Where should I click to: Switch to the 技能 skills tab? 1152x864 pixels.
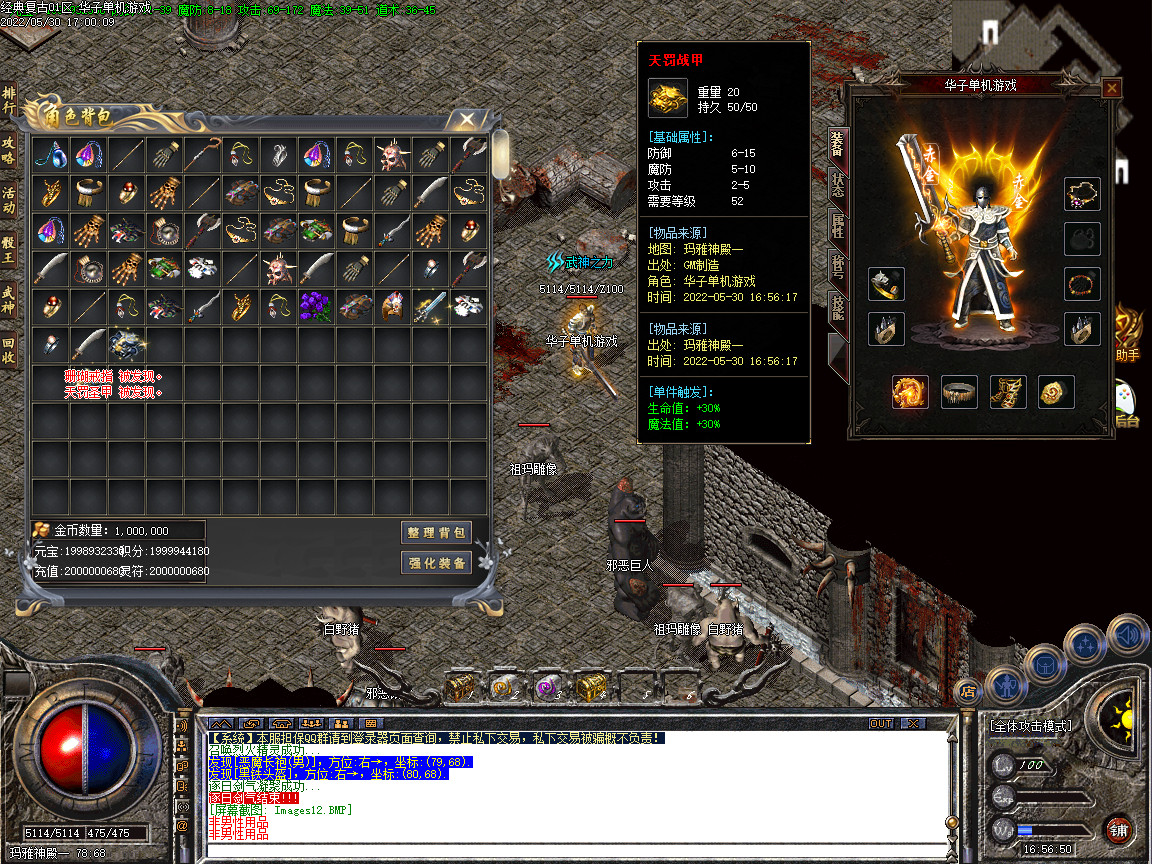pyautogui.click(x=837, y=311)
